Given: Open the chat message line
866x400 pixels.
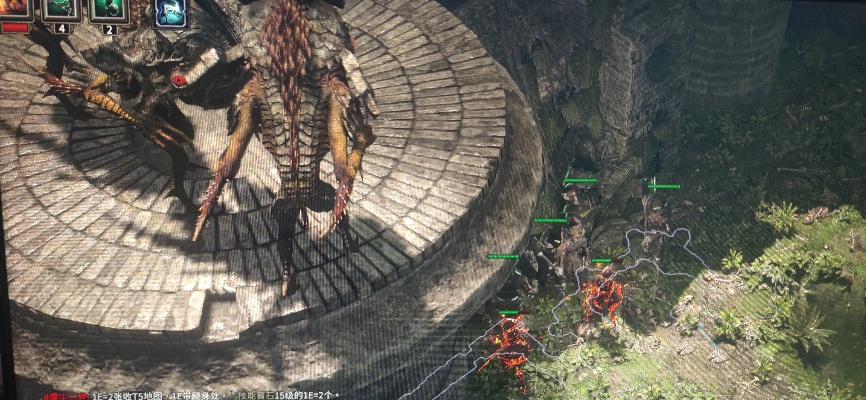Looking at the screenshot, I should point(250,395).
